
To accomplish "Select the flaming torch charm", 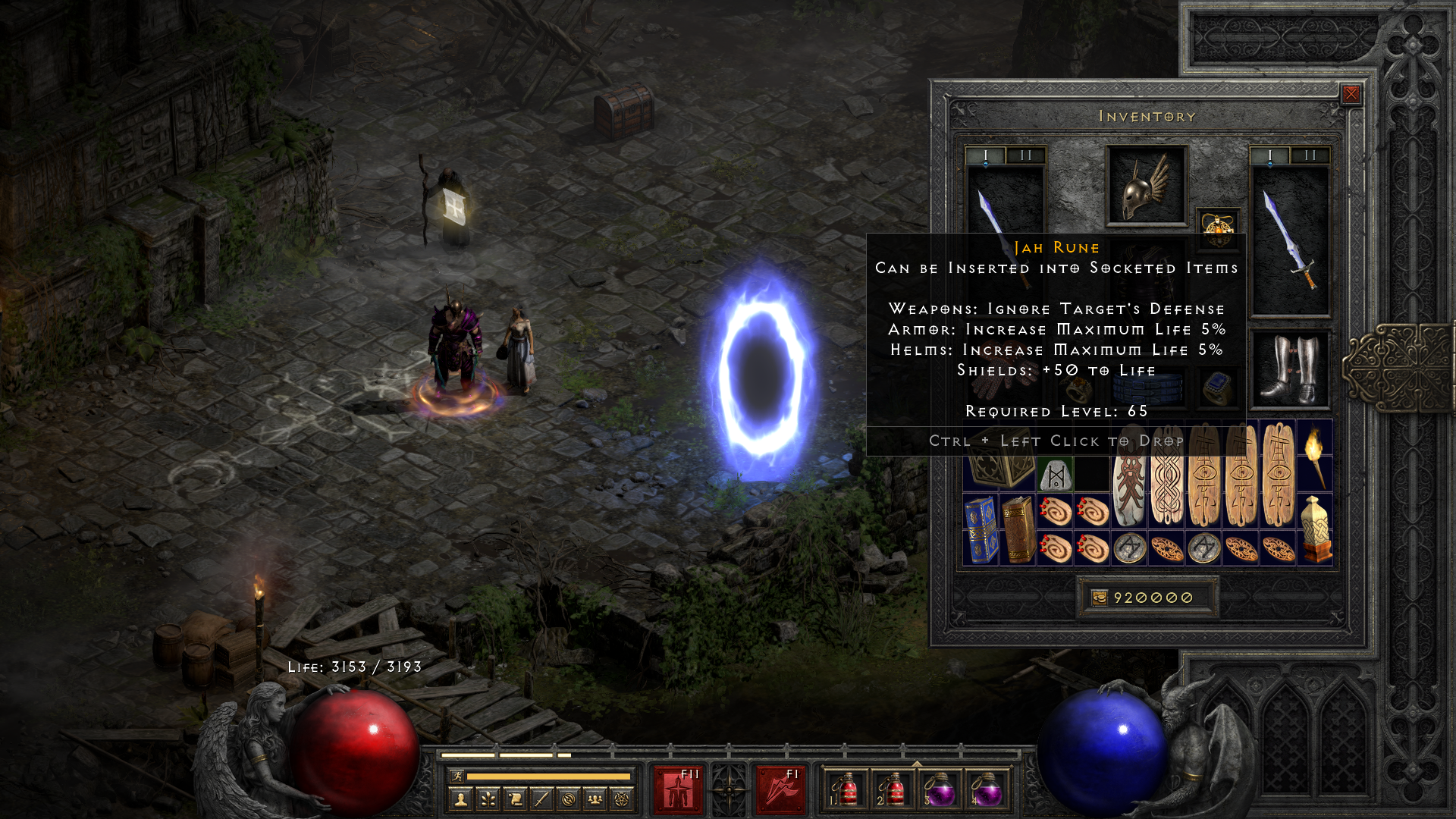I will pyautogui.click(x=1314, y=455).
